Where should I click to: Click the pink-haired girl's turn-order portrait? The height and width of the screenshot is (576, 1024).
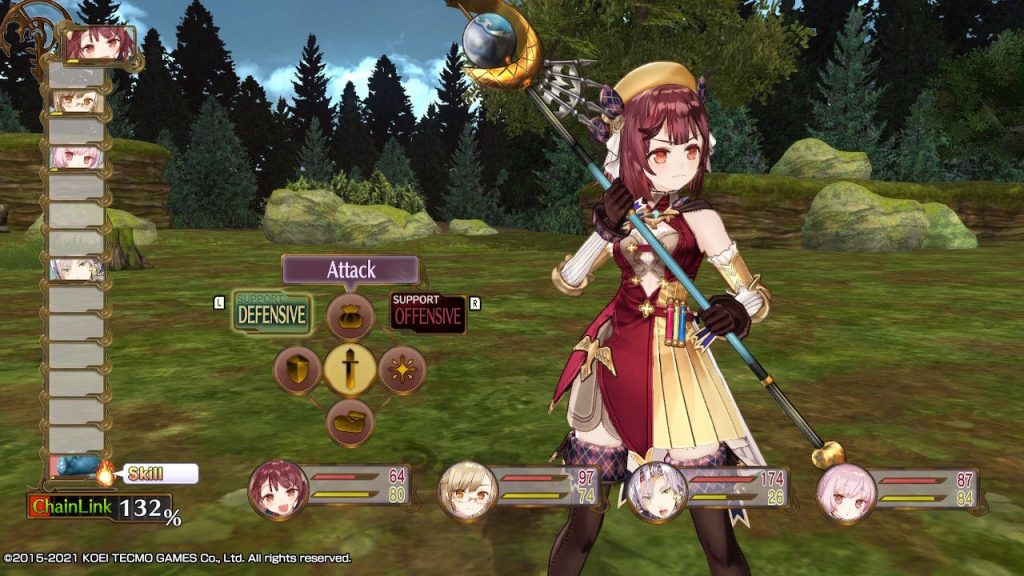(77, 157)
